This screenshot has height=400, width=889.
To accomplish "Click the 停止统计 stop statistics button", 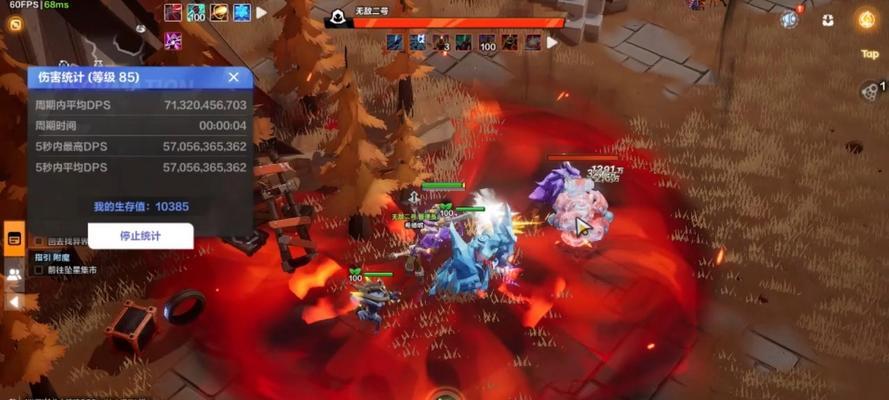I will (140, 236).
